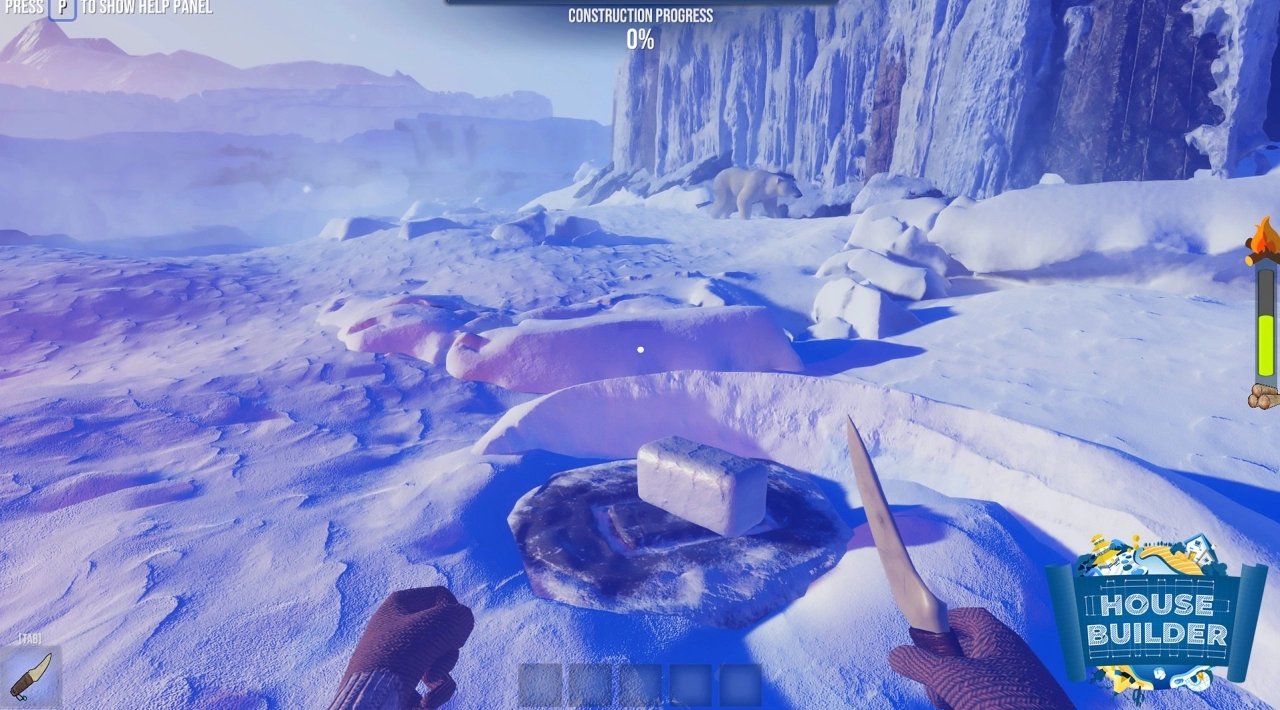Select the knife tool slot
This screenshot has height=710, width=1280.
tap(30, 676)
